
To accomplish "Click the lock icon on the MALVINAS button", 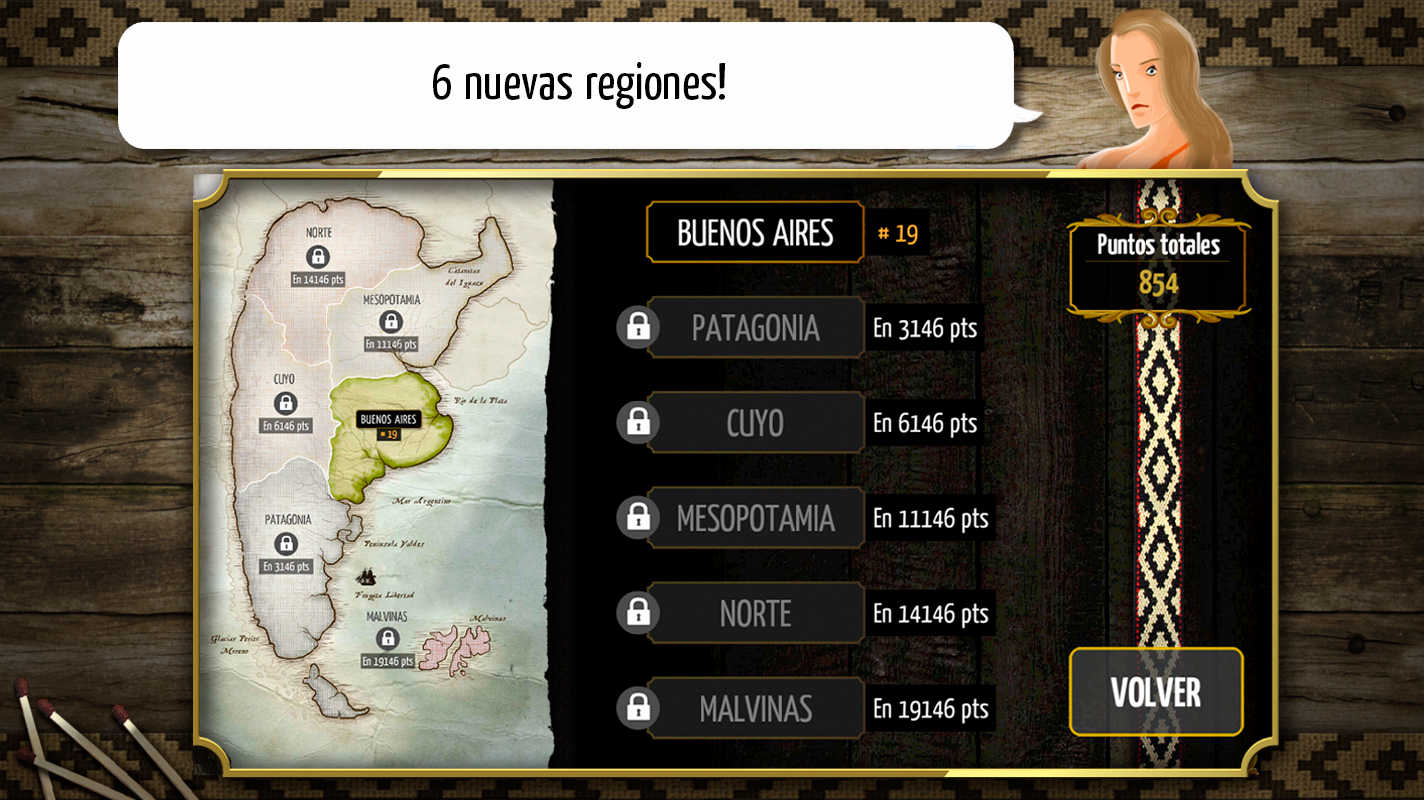I will tap(640, 707).
